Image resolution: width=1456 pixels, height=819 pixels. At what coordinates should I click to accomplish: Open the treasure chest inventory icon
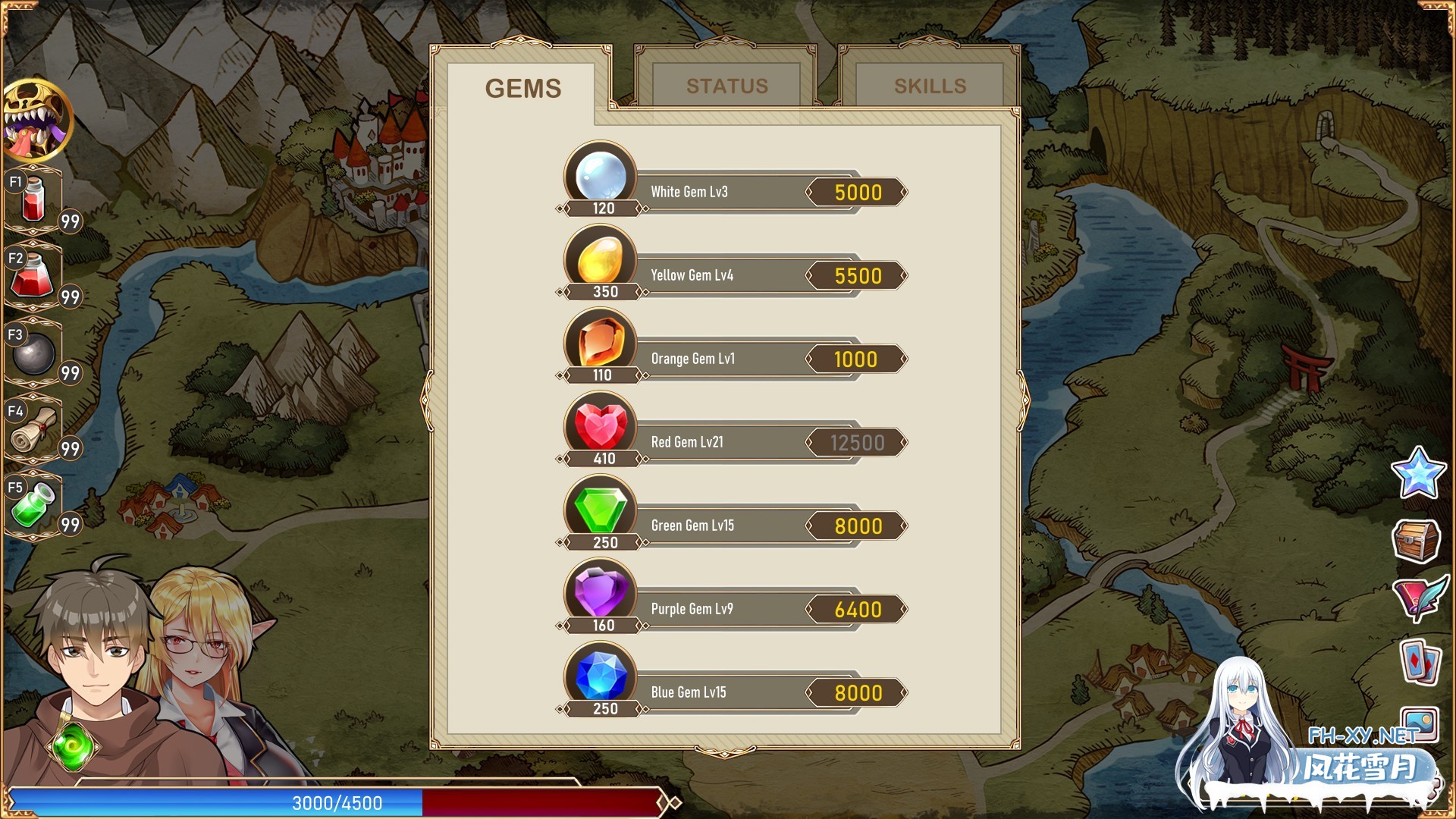tap(1416, 540)
